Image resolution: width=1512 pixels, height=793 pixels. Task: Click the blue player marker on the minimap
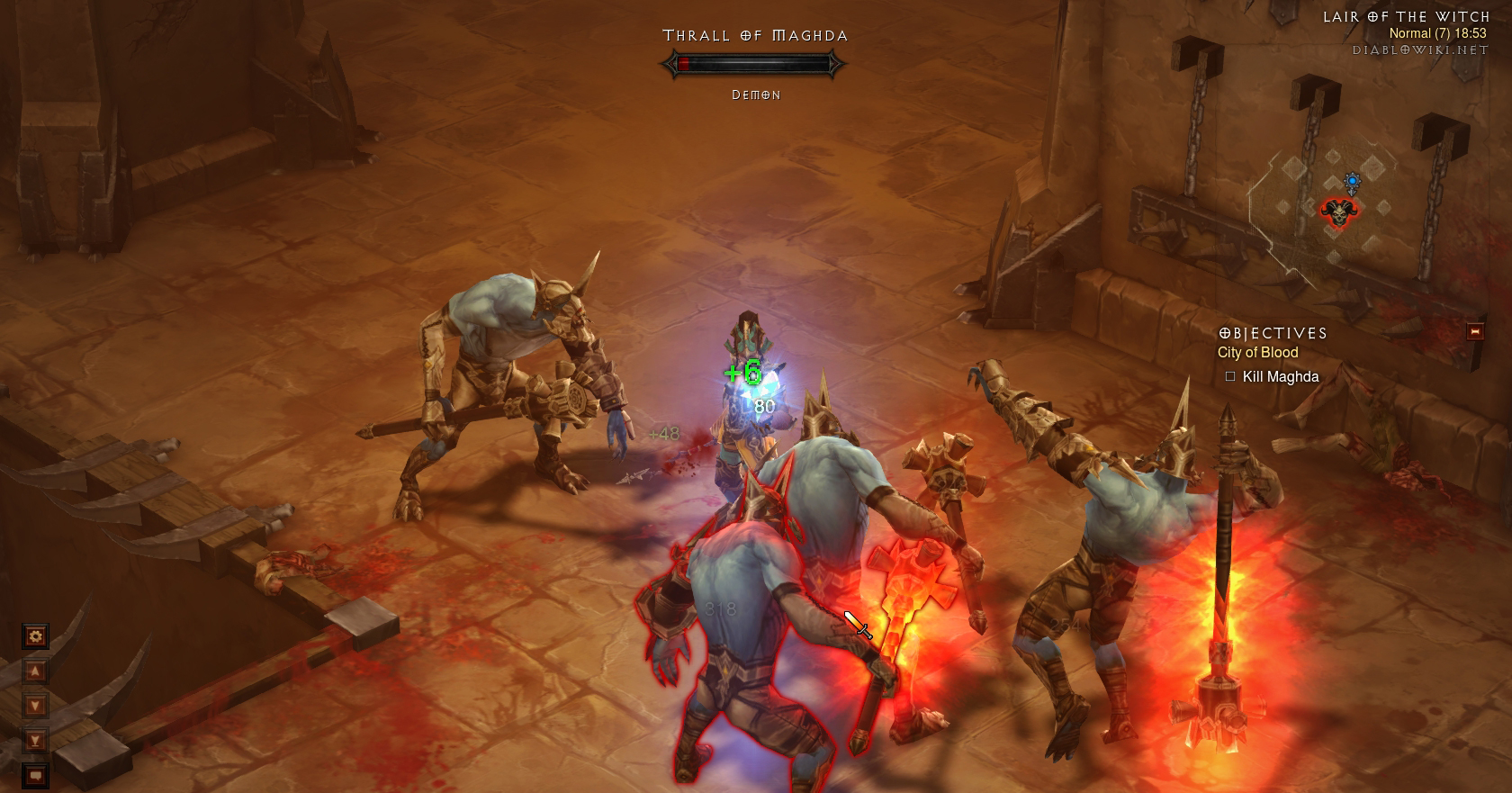1352,183
